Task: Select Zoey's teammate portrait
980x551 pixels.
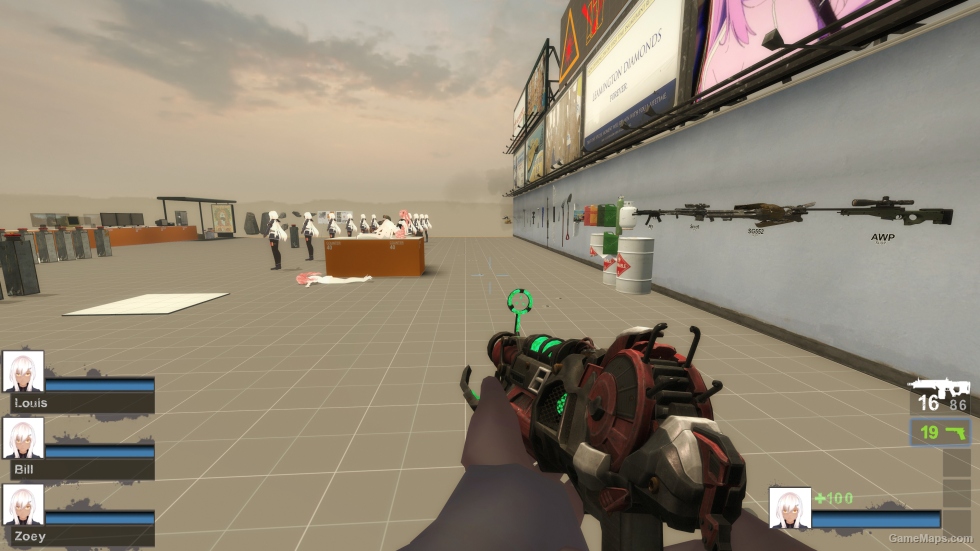Action: pos(23,505)
